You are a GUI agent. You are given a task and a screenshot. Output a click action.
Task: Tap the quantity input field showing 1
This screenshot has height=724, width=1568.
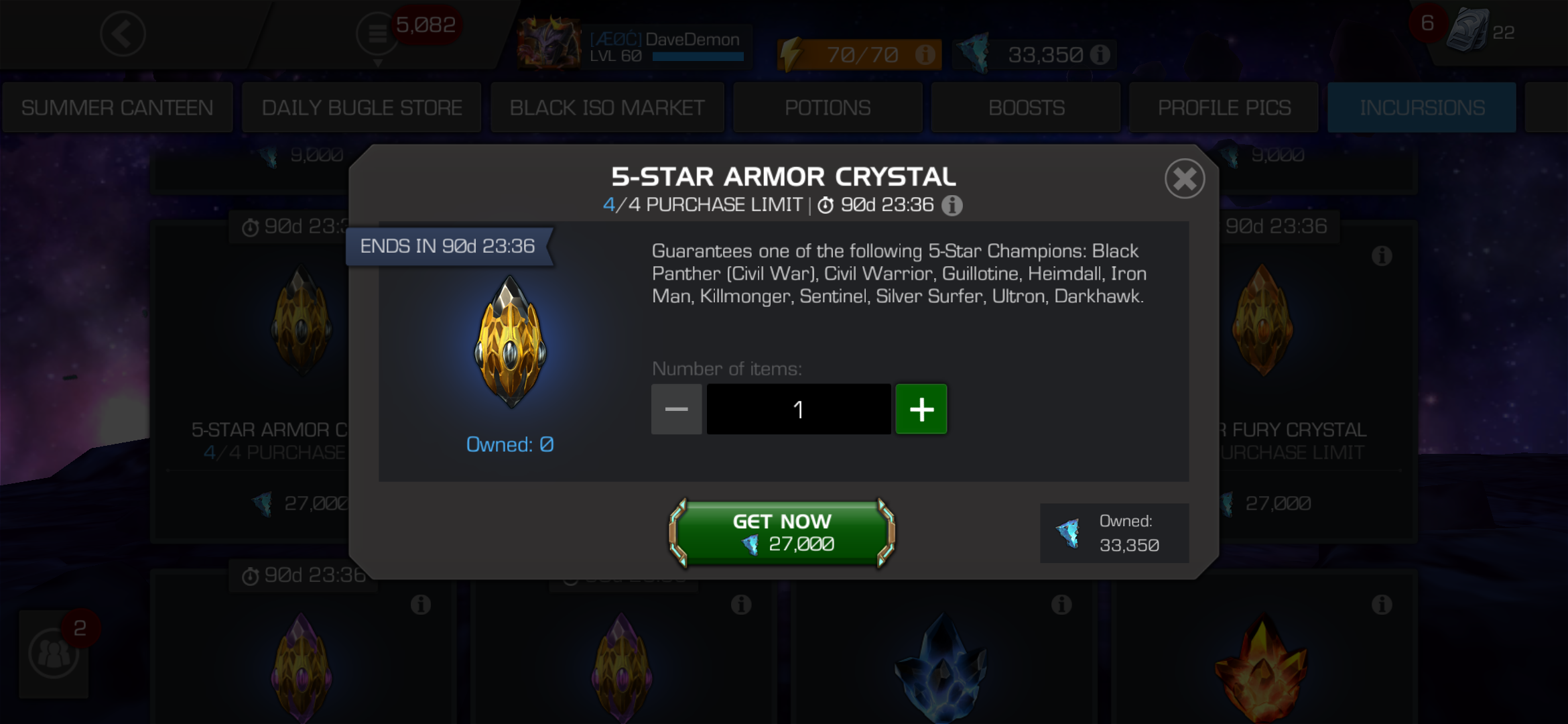(x=798, y=409)
